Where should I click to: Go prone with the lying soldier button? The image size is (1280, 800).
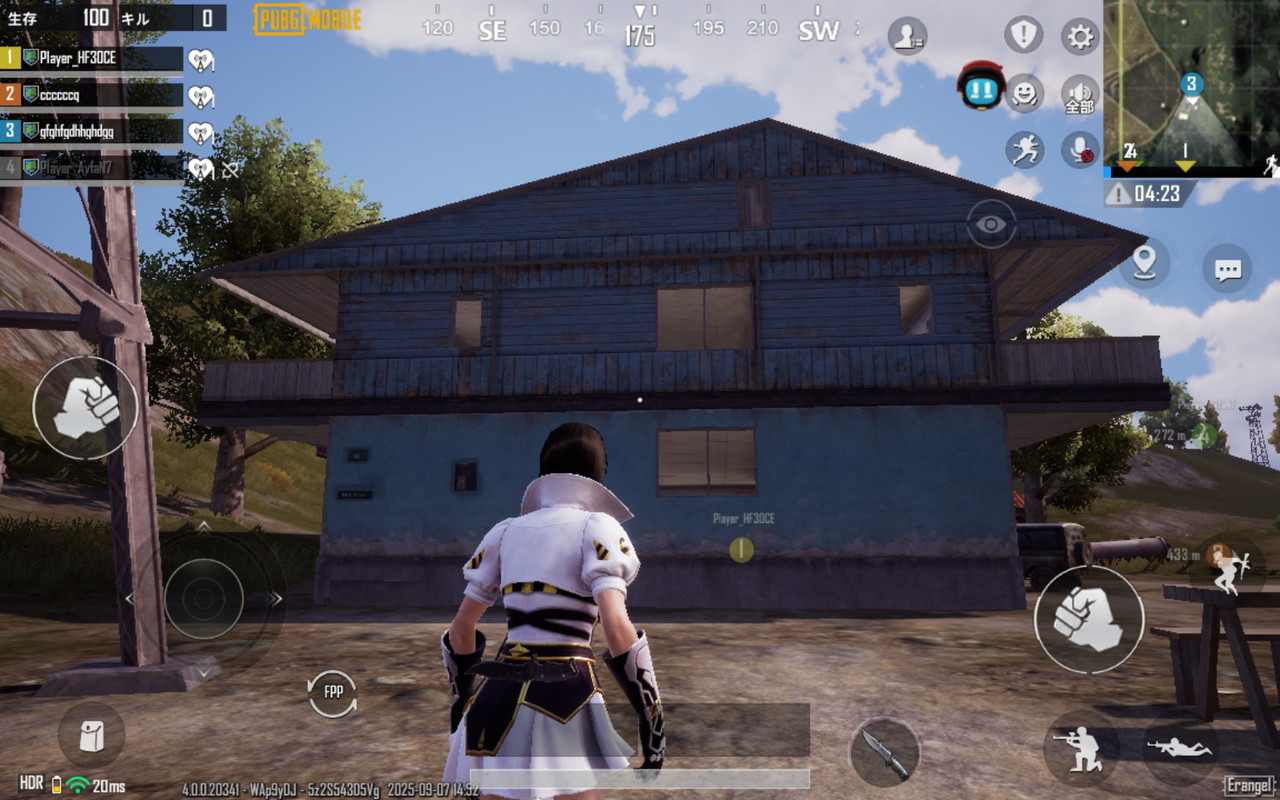[1180, 748]
